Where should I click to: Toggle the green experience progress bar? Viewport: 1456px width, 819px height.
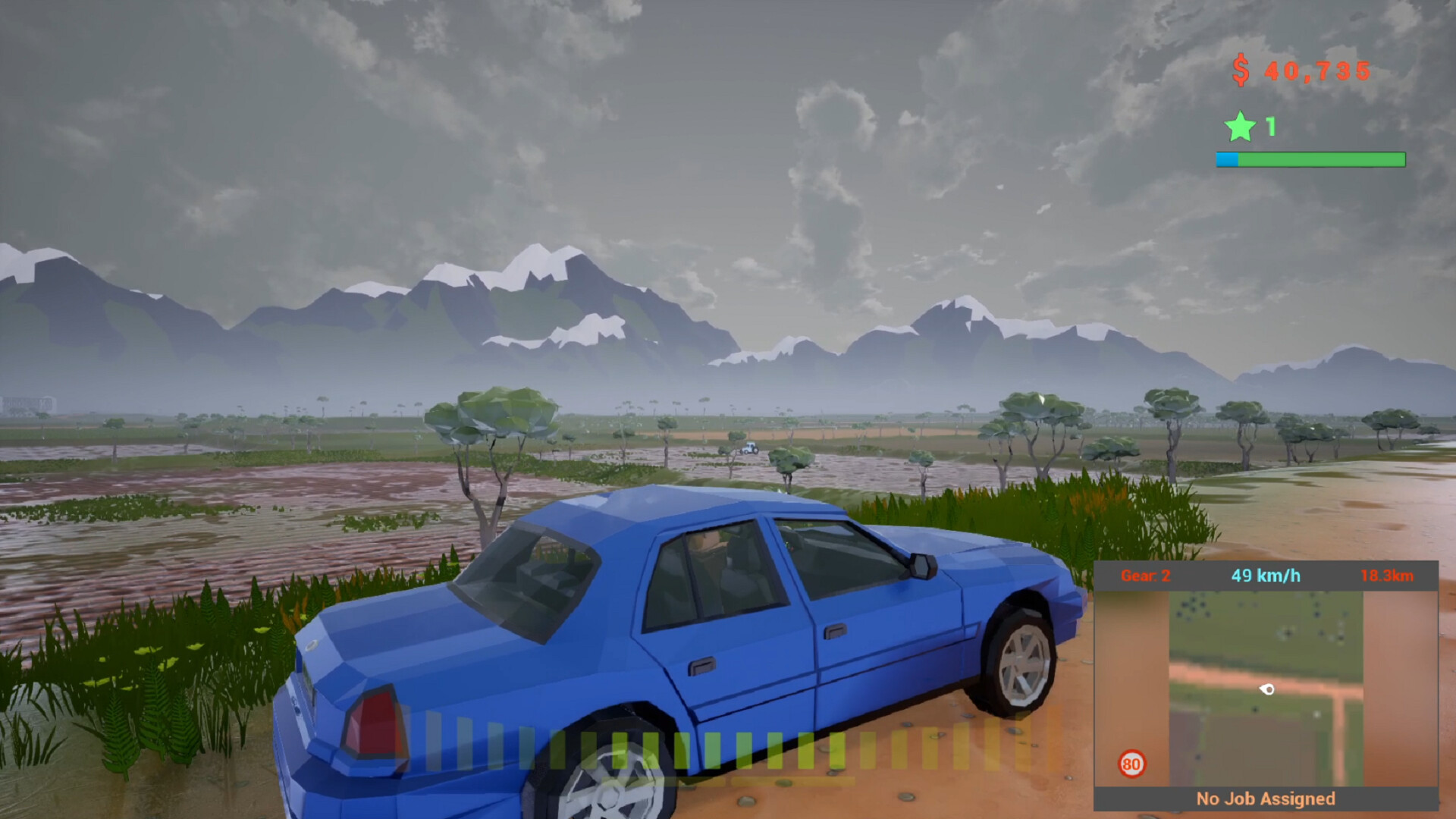pos(1310,160)
